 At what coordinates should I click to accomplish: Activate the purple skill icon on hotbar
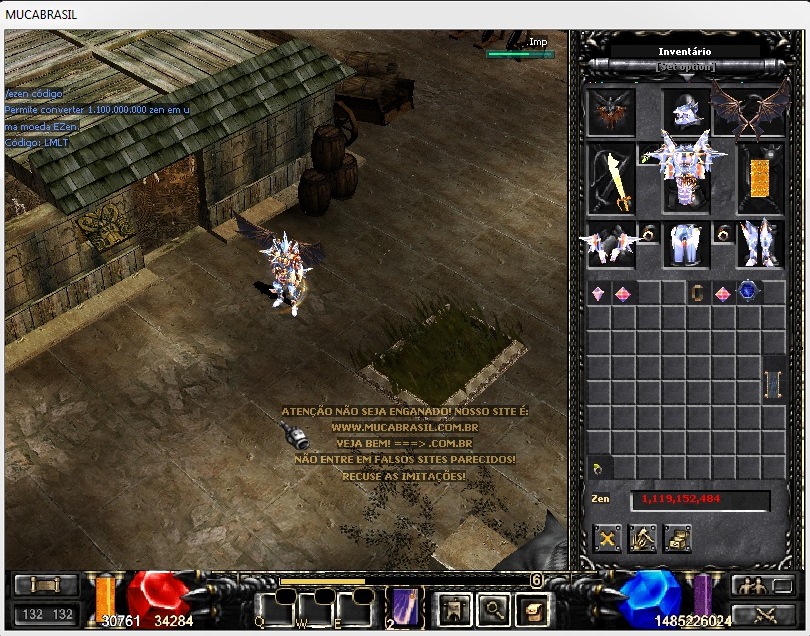tap(405, 607)
